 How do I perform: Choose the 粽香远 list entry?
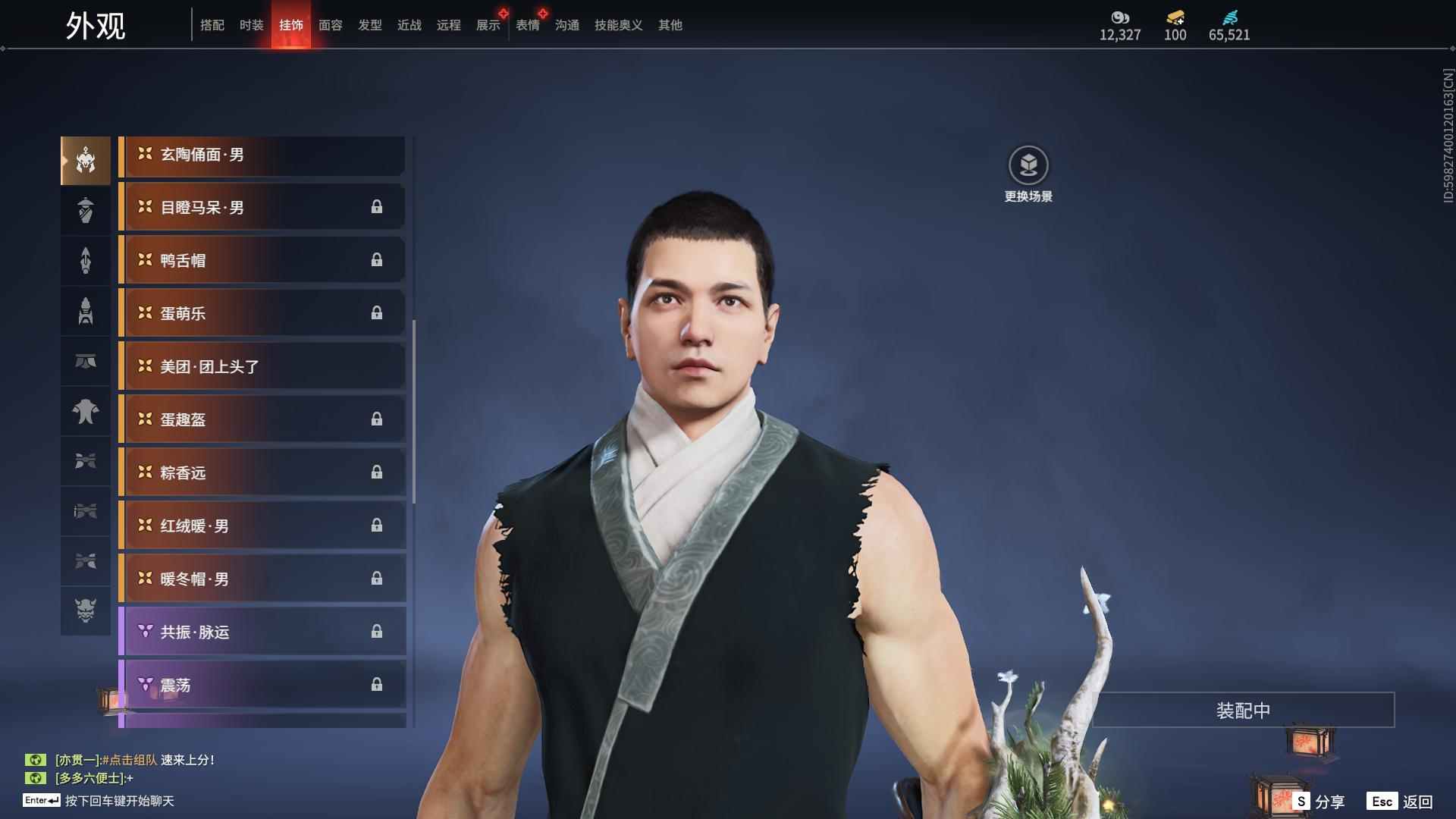coord(262,473)
